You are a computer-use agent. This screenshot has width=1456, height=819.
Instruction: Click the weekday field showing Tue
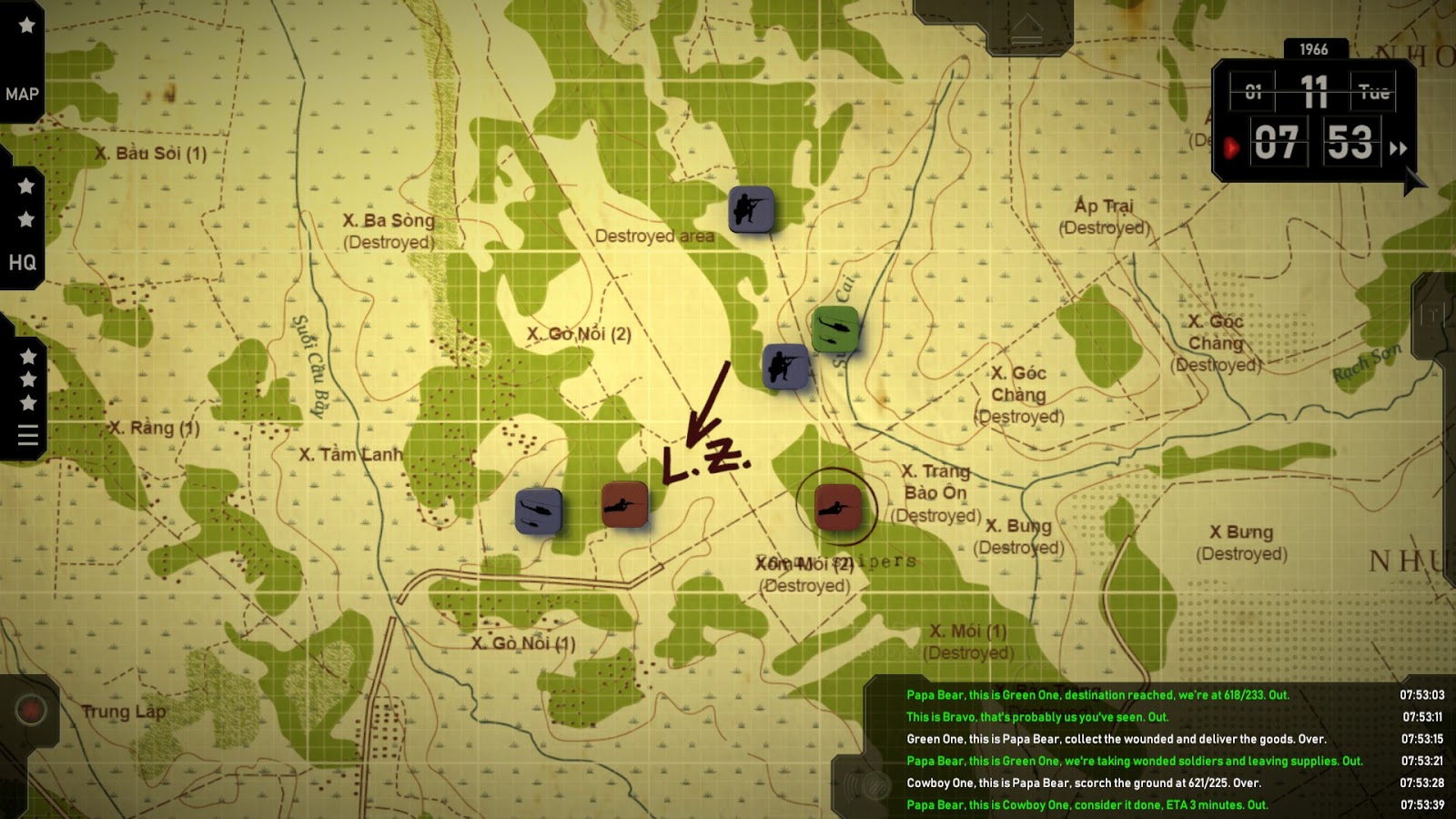(1376, 91)
